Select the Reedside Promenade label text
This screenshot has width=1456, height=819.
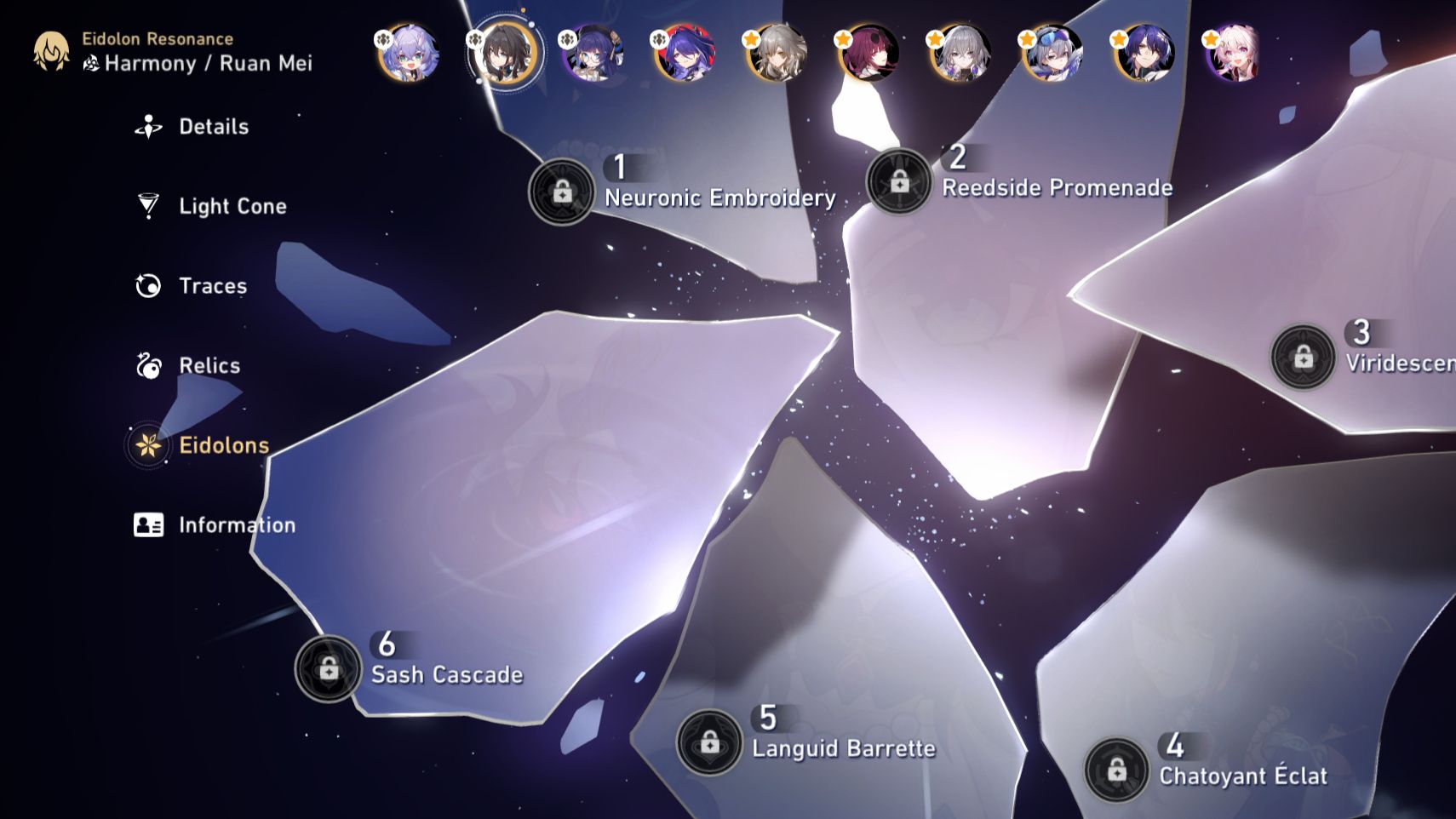[x=1058, y=187]
